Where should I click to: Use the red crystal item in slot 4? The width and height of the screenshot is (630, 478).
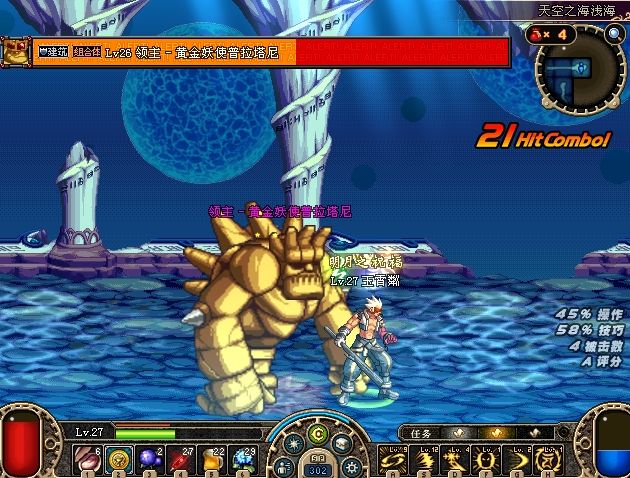(x=180, y=459)
